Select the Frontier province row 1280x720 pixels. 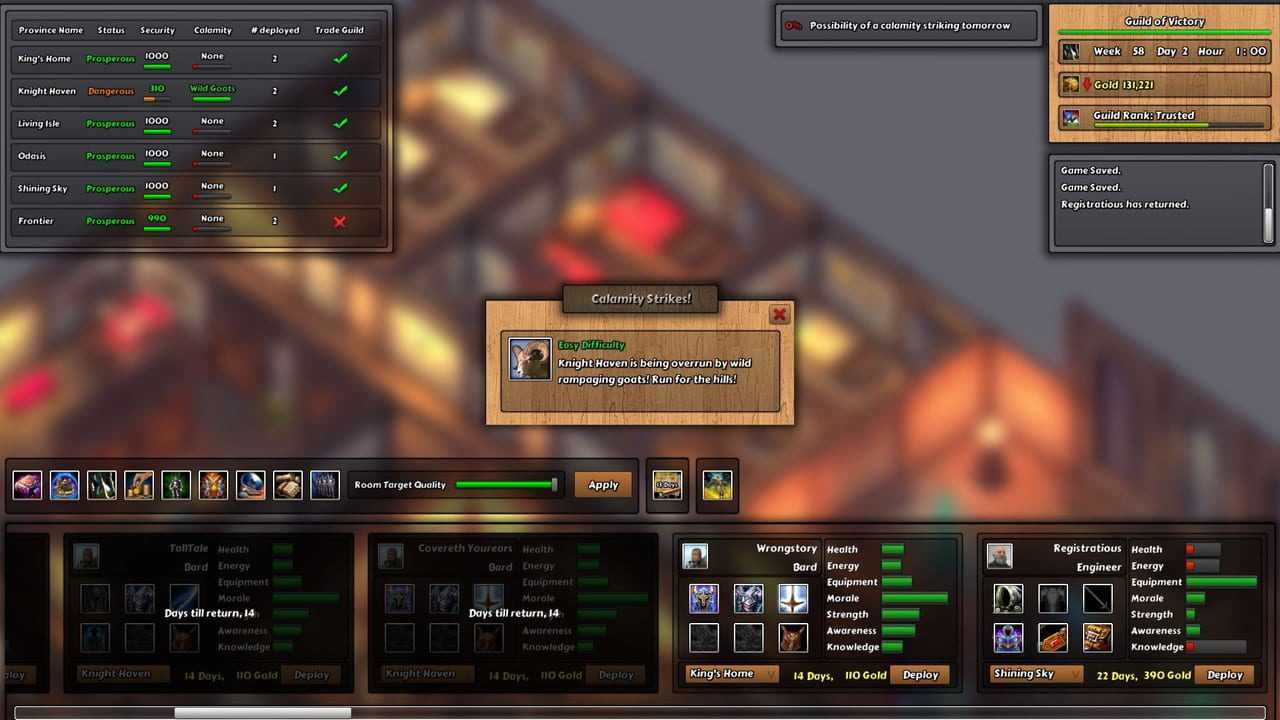(196, 221)
